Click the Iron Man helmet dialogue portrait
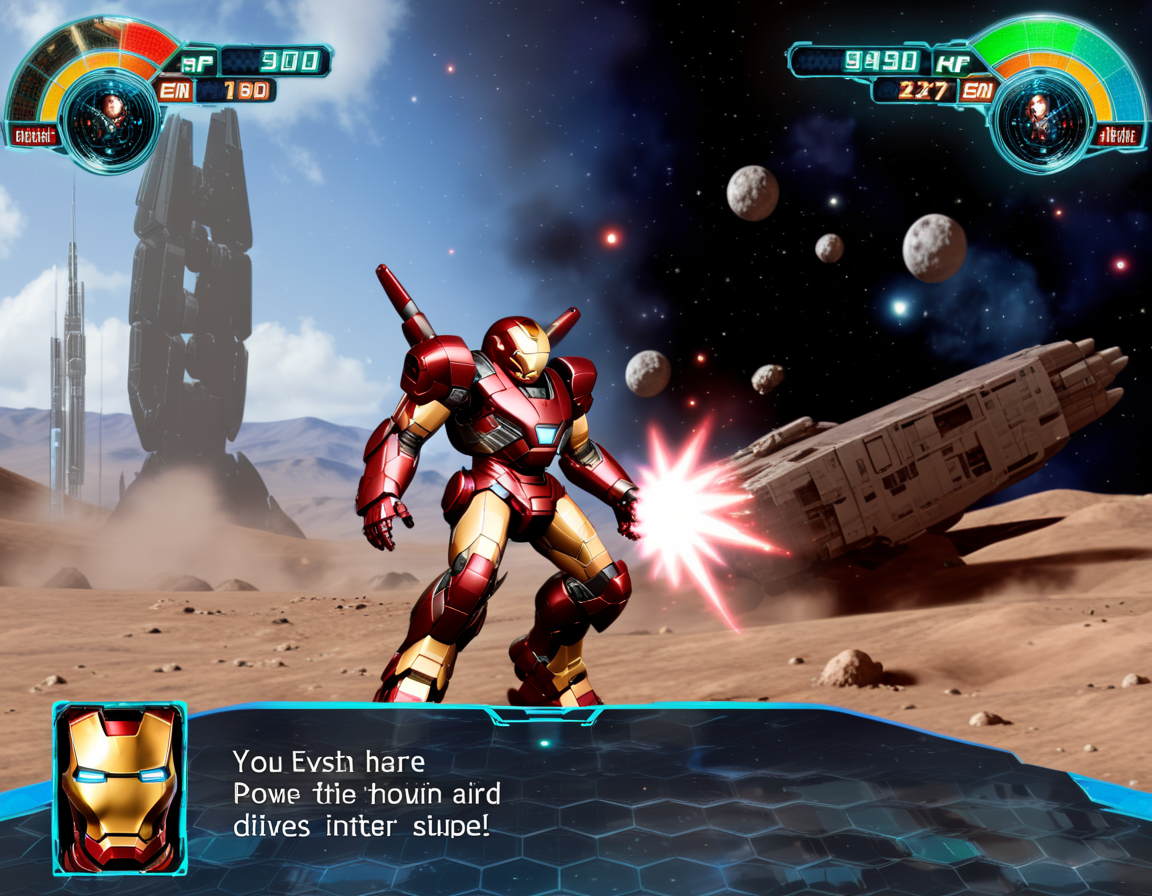The height and width of the screenshot is (896, 1152). point(120,790)
